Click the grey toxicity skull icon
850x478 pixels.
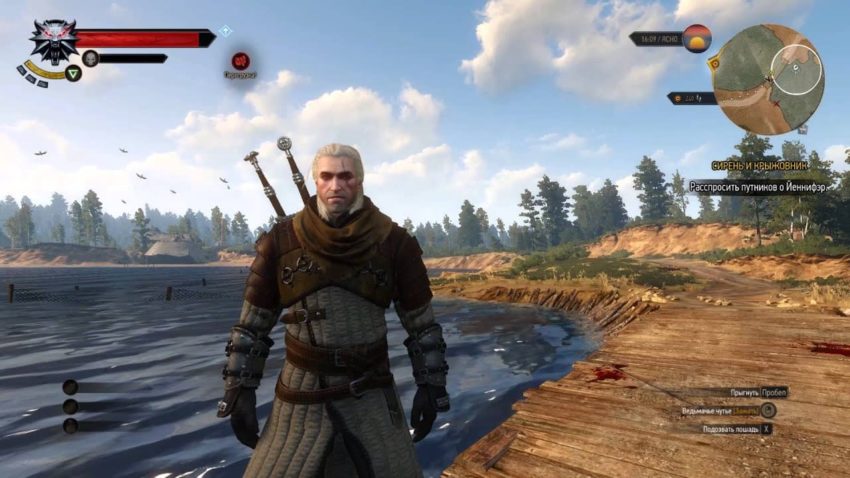pos(90,58)
